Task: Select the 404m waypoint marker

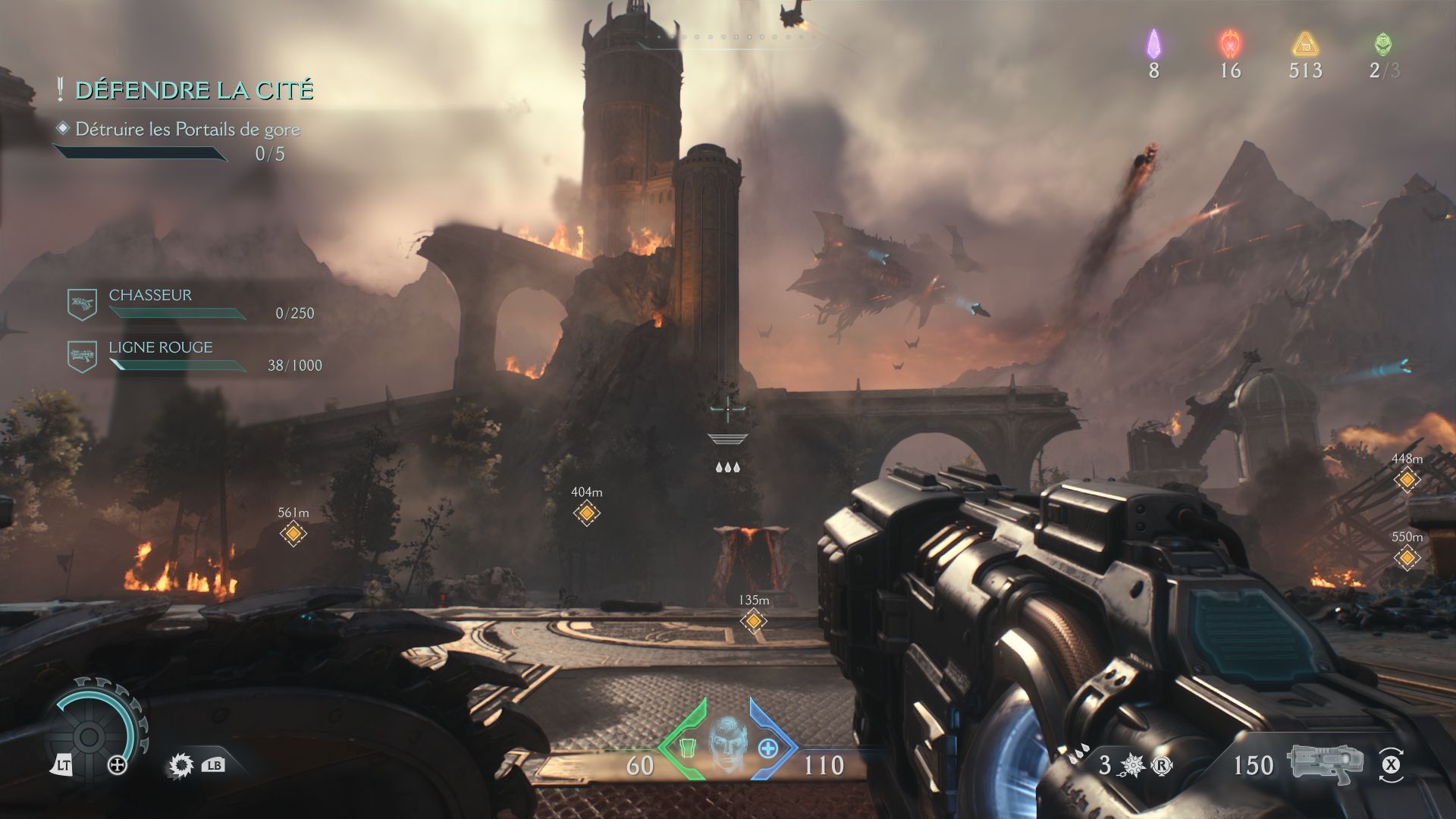Action: click(586, 513)
